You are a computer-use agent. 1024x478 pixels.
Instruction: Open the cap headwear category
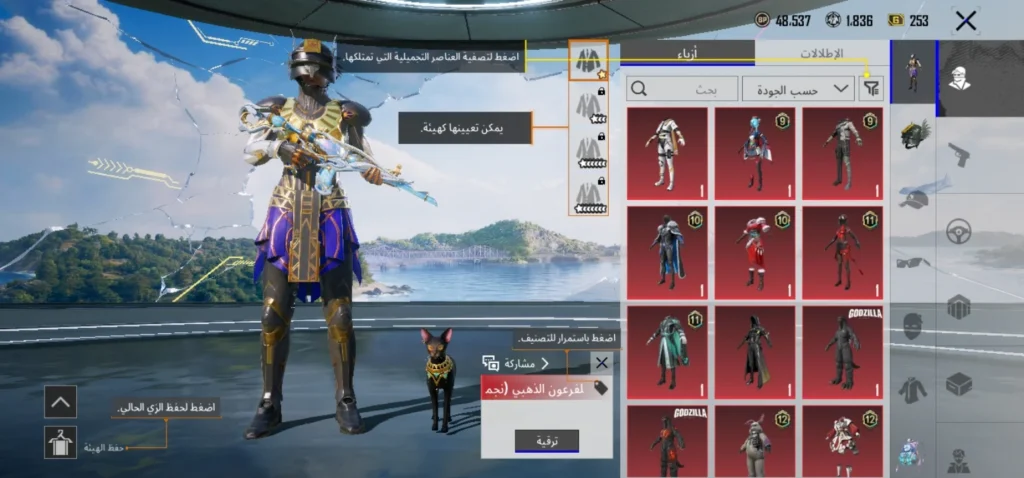[x=913, y=198]
